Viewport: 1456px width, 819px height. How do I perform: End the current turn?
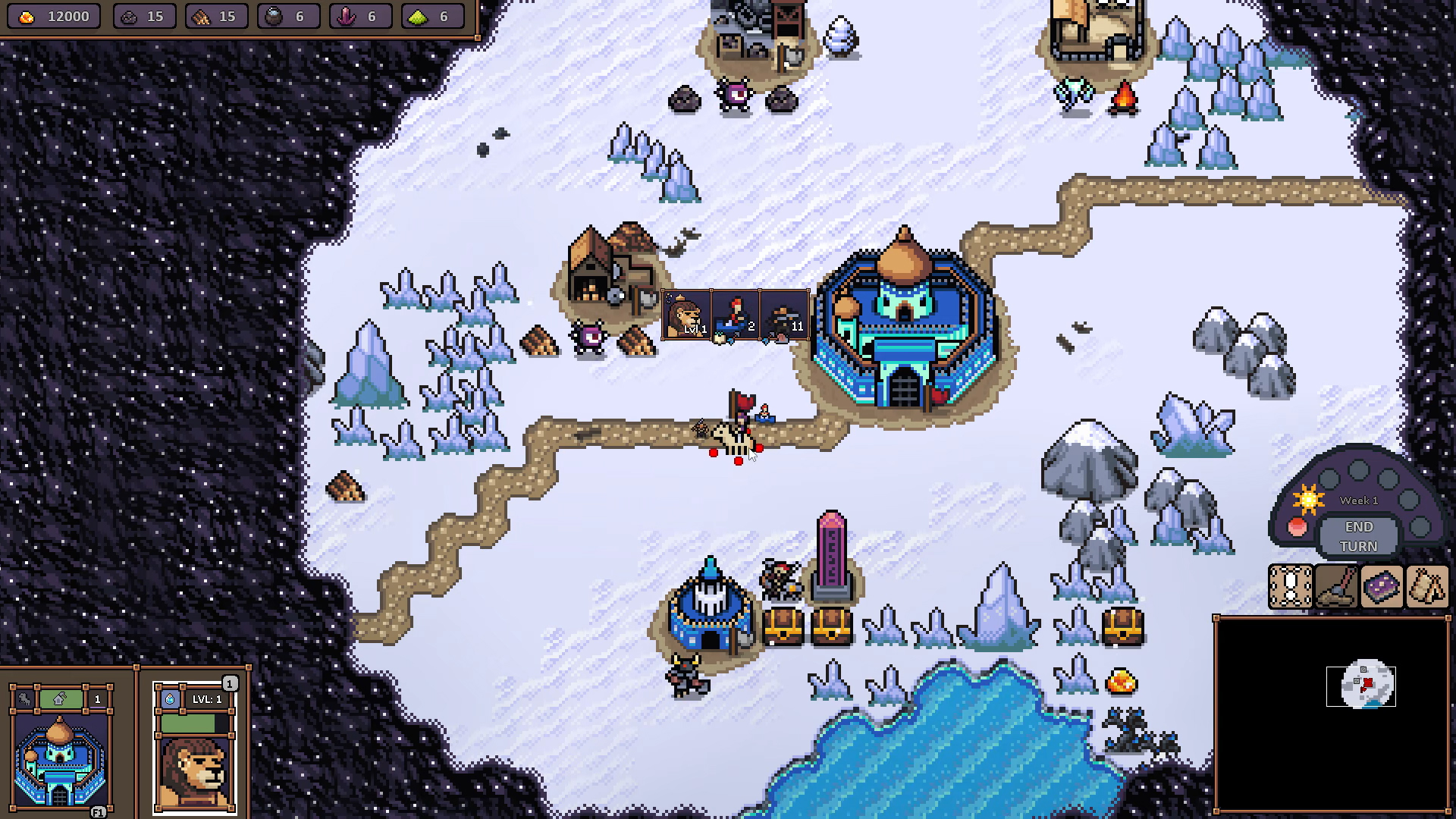(1357, 536)
